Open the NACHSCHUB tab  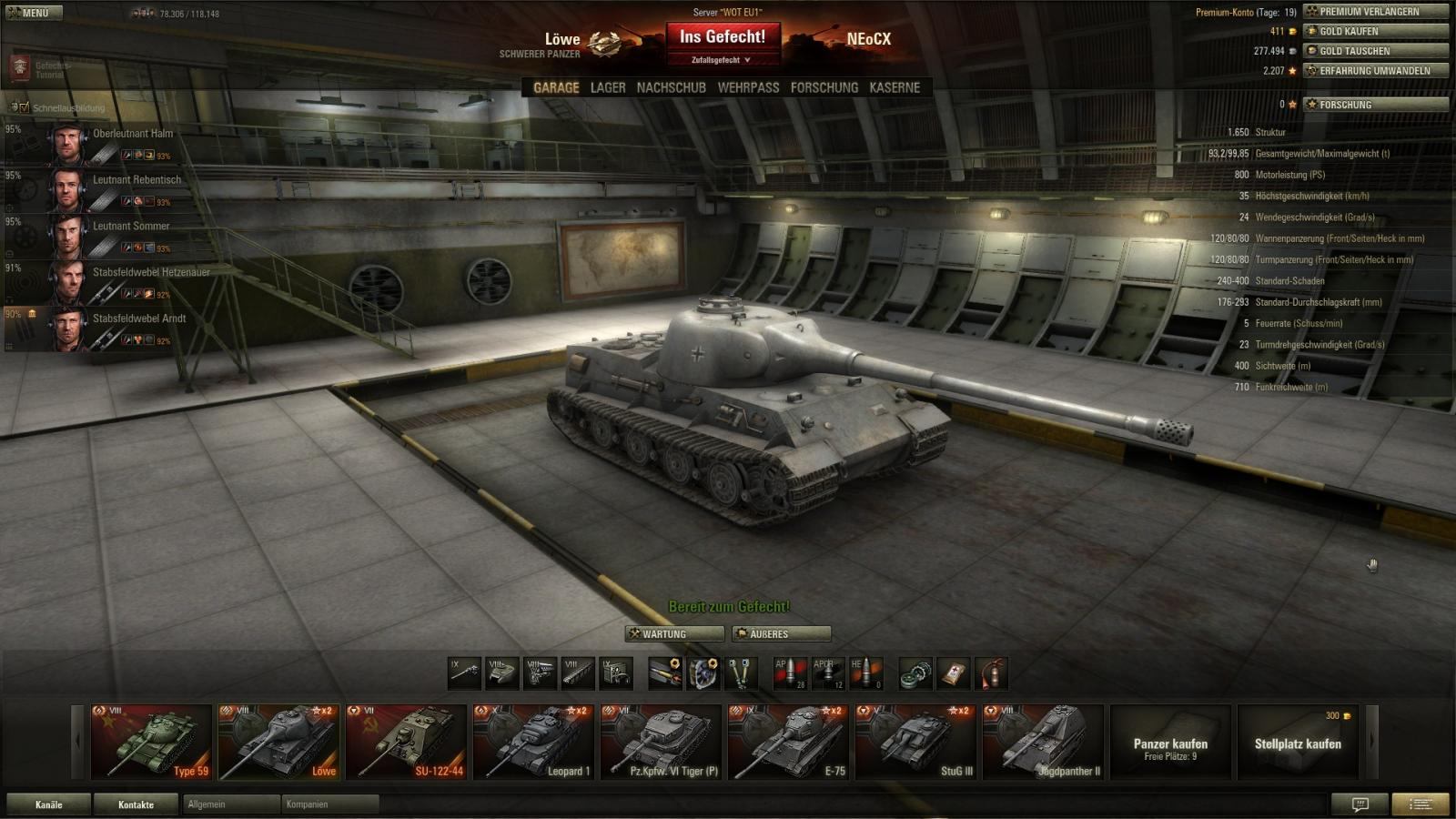tap(672, 87)
